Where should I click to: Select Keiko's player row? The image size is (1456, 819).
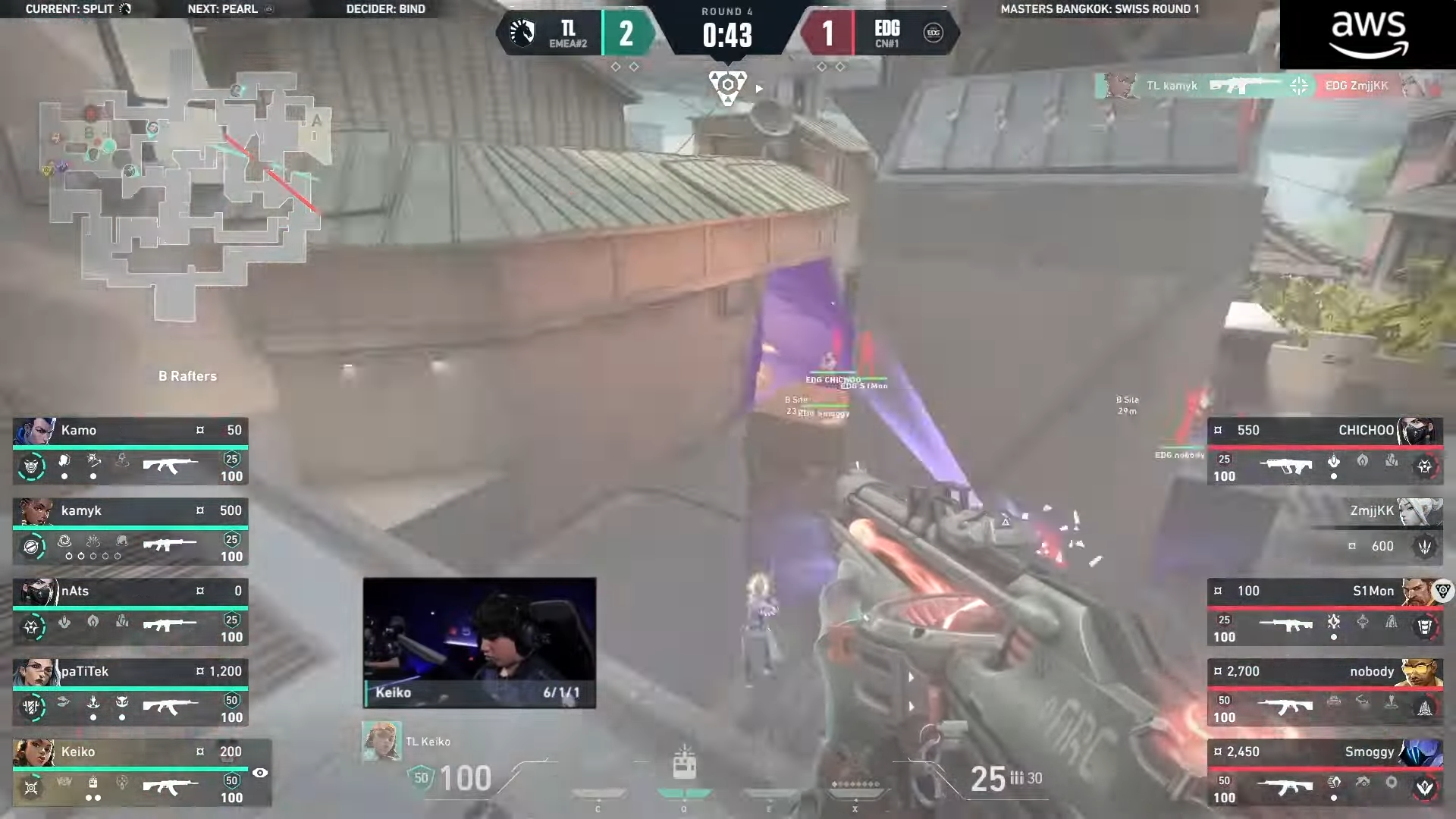pos(130,774)
